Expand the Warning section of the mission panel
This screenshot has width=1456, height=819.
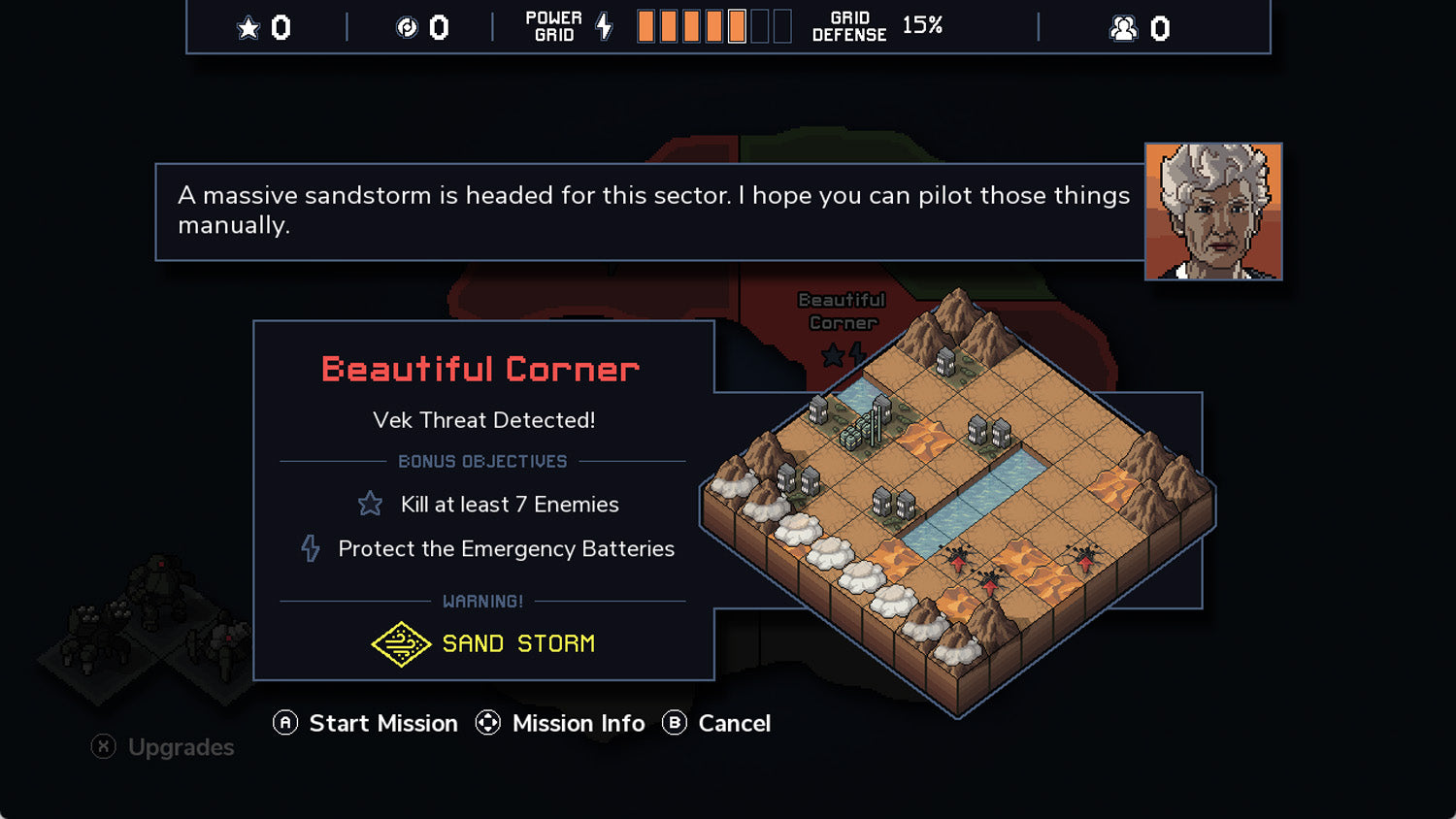click(483, 601)
